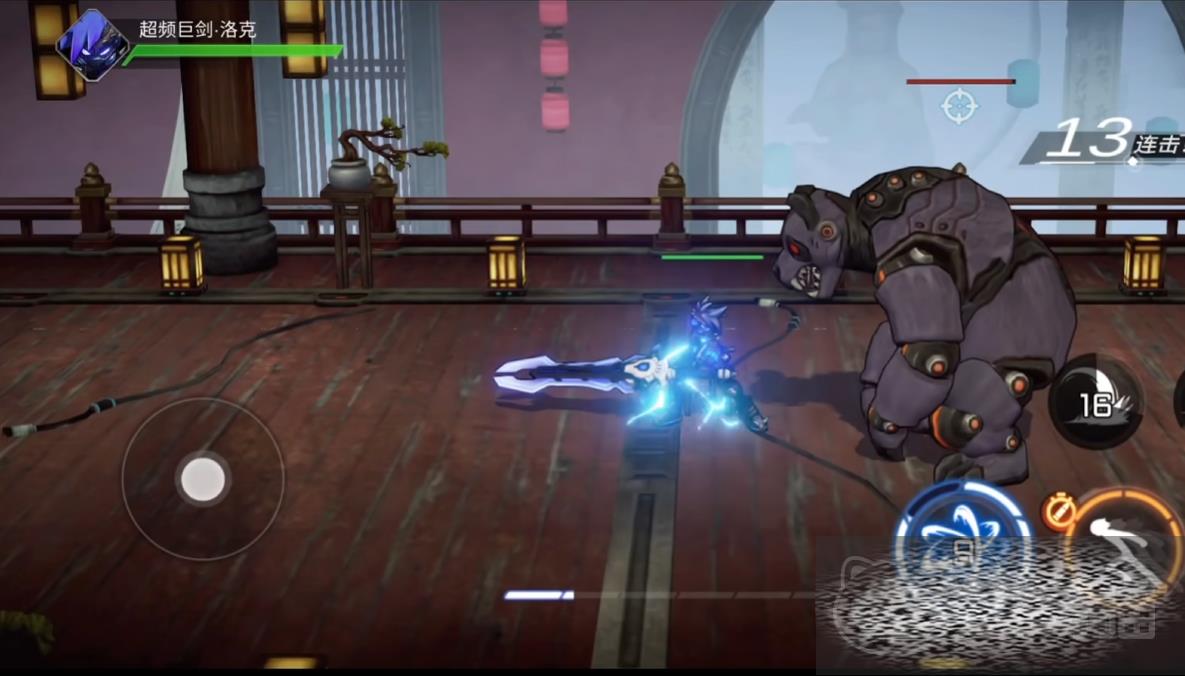Click the enemy lock-on crosshair icon
This screenshot has height=676, width=1185.
coord(960,104)
